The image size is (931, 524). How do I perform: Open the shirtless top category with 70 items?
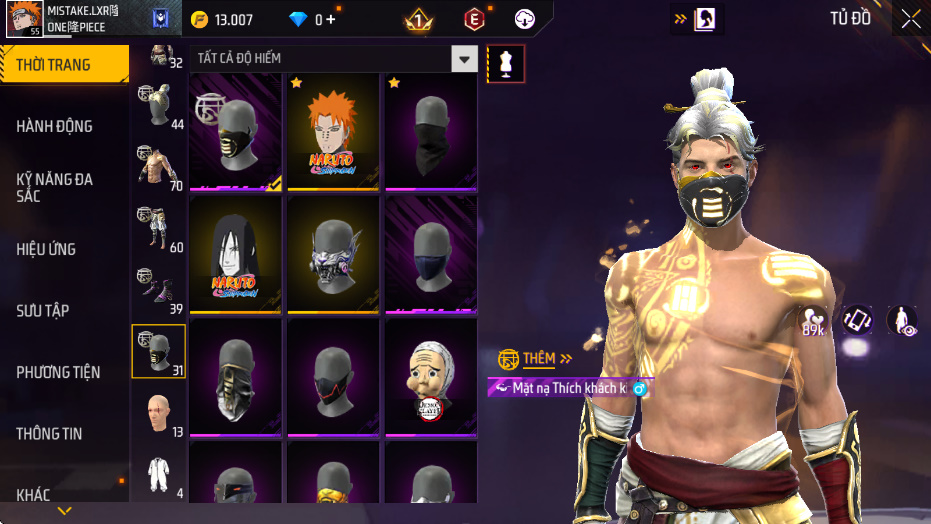point(158,165)
